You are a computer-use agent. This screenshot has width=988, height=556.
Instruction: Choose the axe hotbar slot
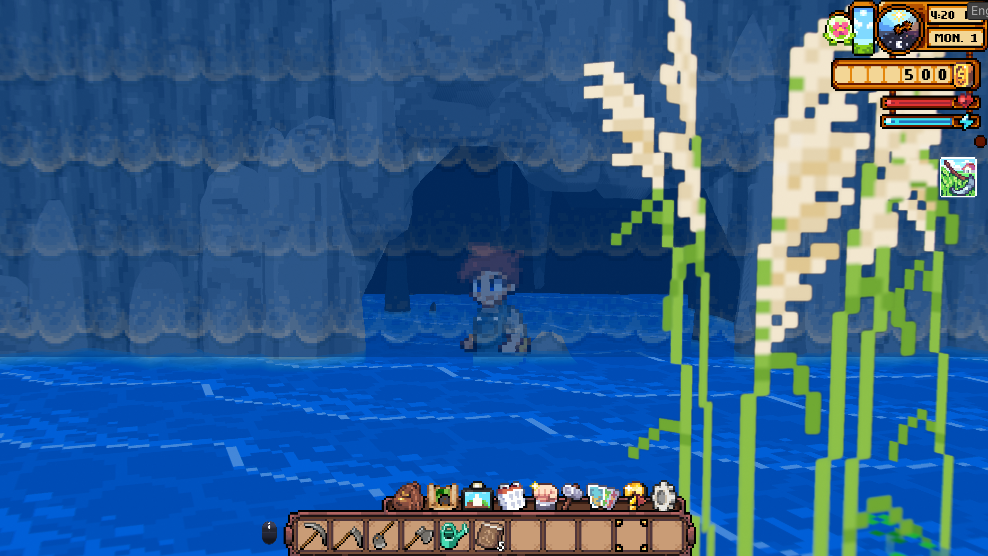pos(419,533)
